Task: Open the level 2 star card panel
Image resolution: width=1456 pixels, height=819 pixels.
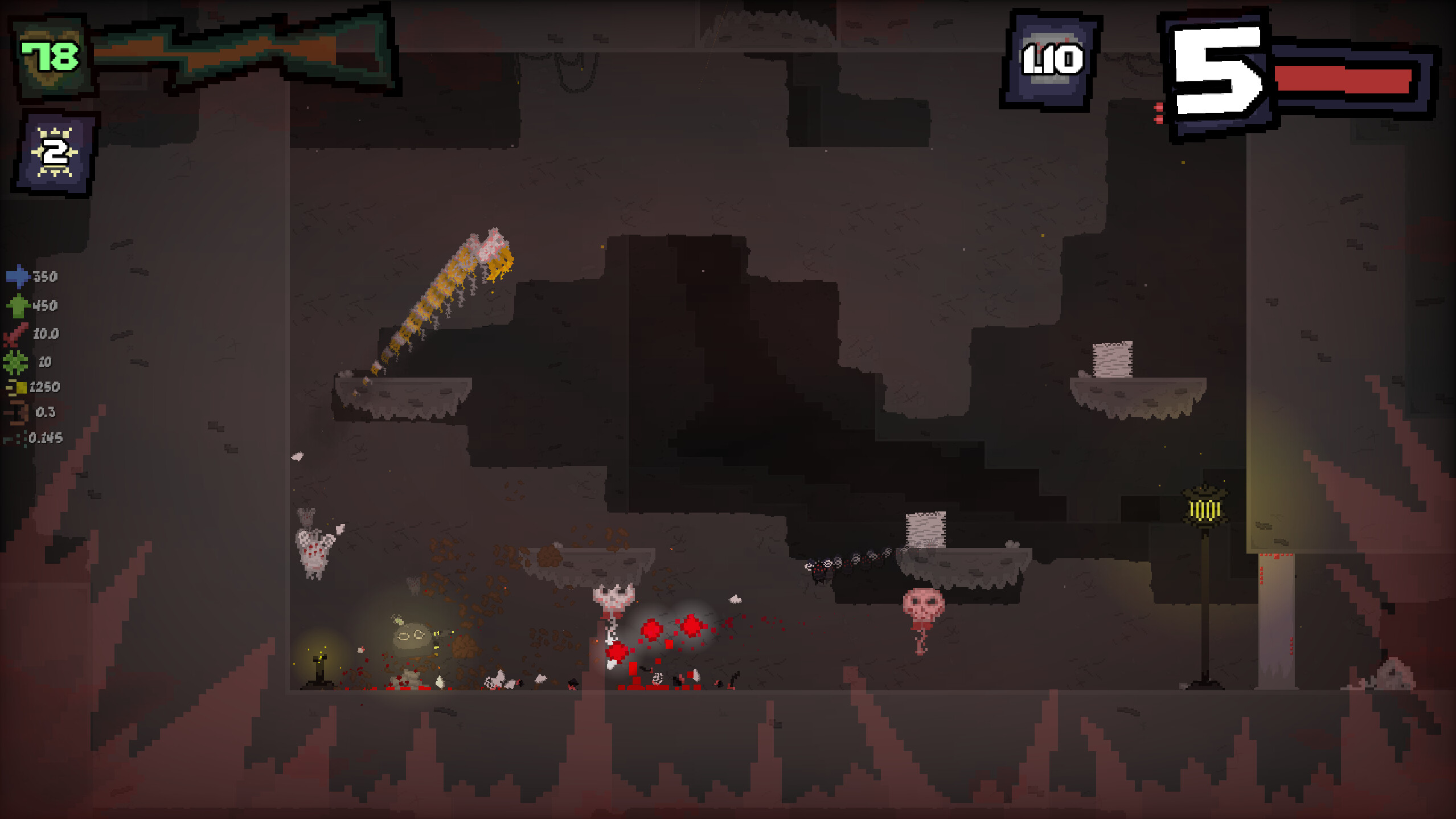Action: (54, 151)
